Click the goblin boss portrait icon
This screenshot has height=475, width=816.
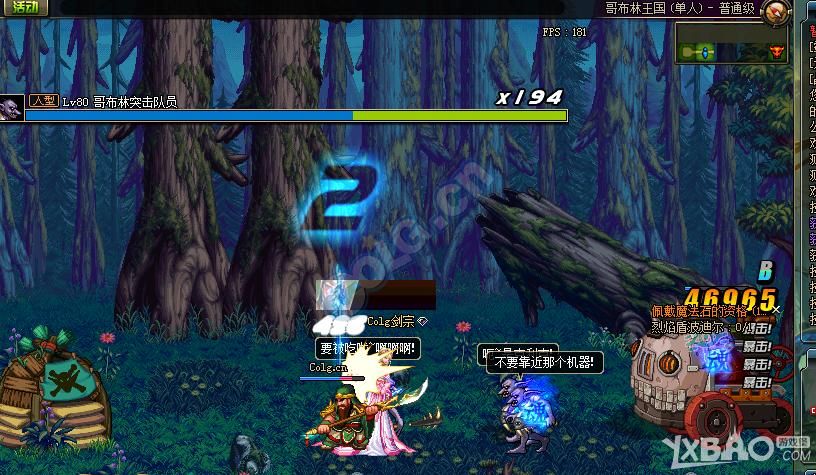click(x=12, y=107)
